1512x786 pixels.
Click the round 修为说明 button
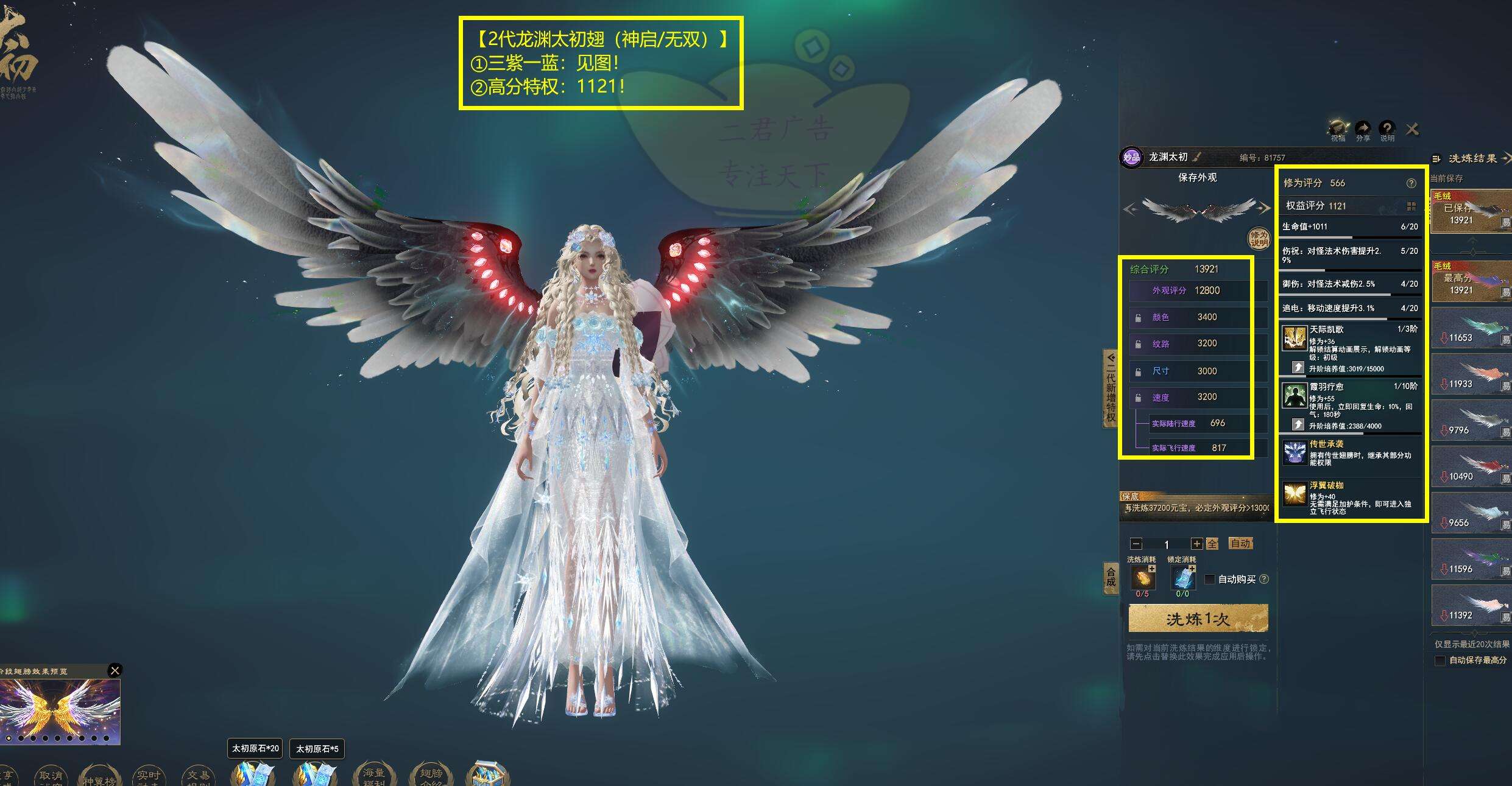1259,238
